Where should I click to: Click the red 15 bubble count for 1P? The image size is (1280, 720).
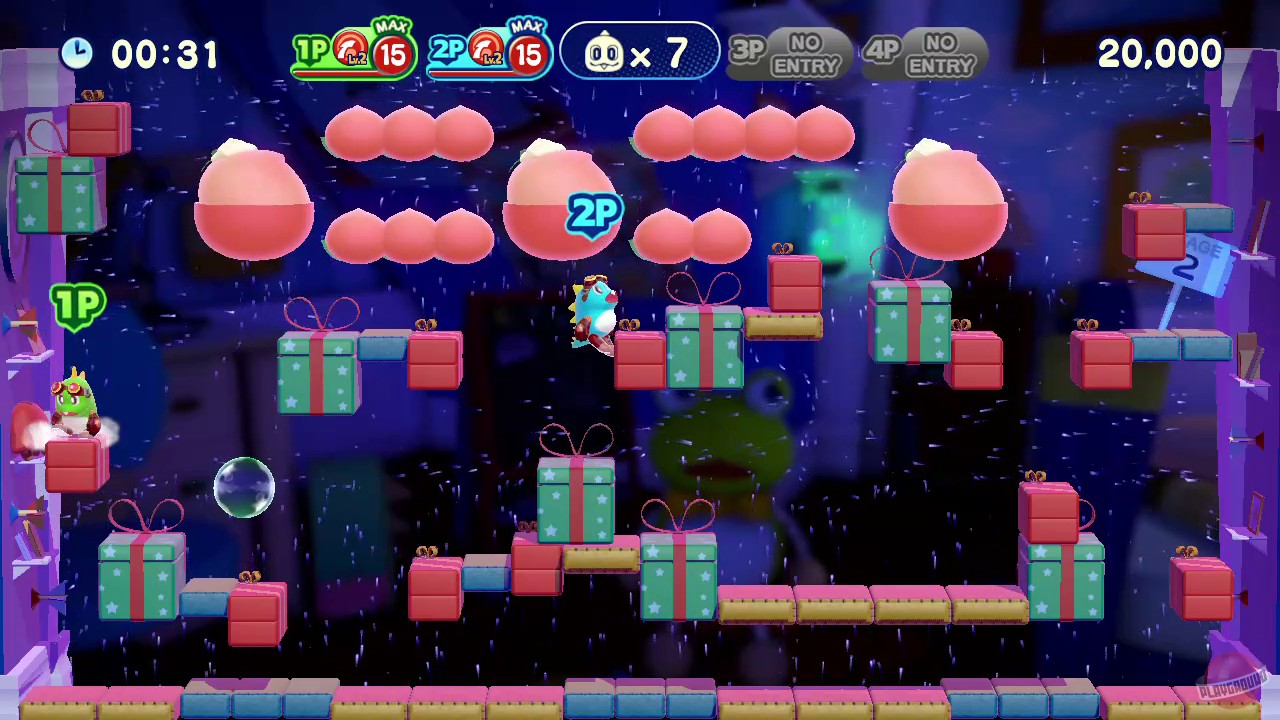point(392,55)
